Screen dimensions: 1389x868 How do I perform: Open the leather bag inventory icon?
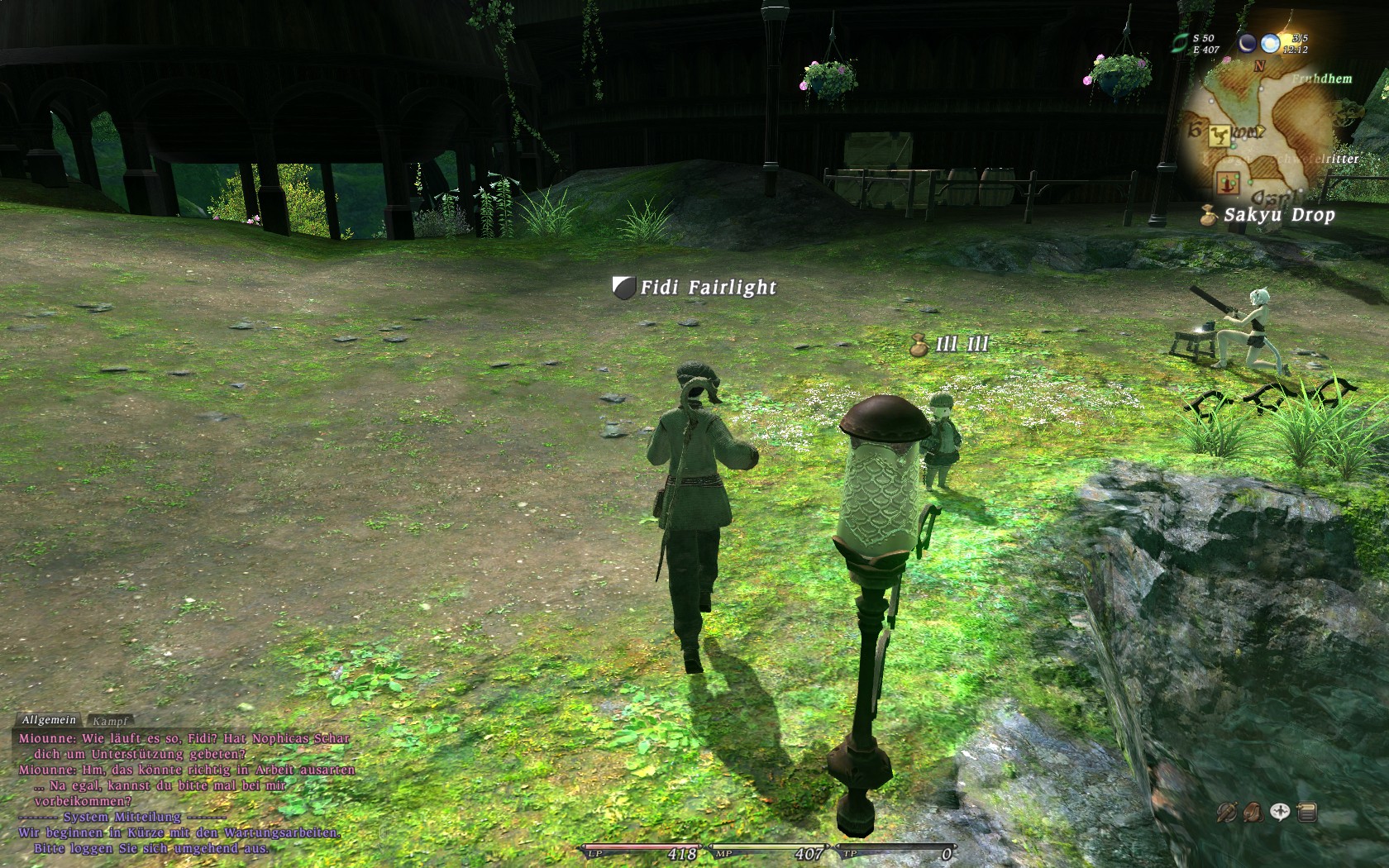click(x=1253, y=813)
